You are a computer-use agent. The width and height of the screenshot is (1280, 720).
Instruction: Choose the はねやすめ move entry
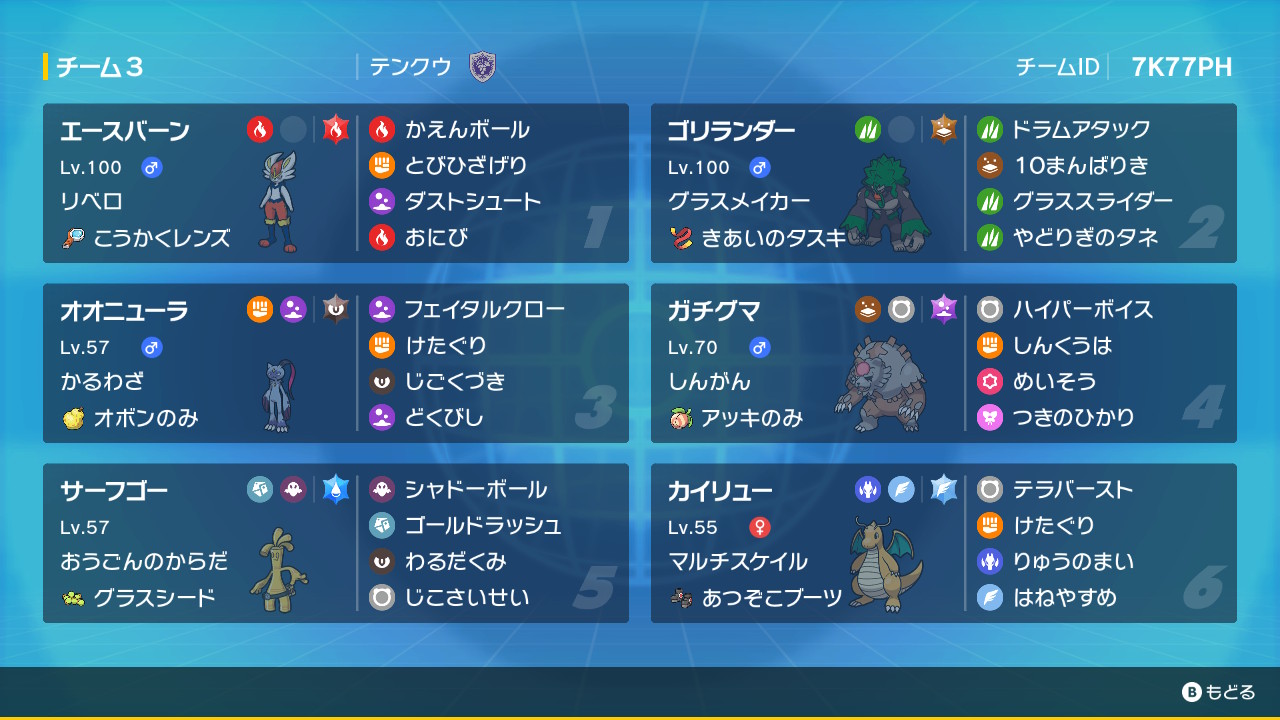click(1064, 597)
